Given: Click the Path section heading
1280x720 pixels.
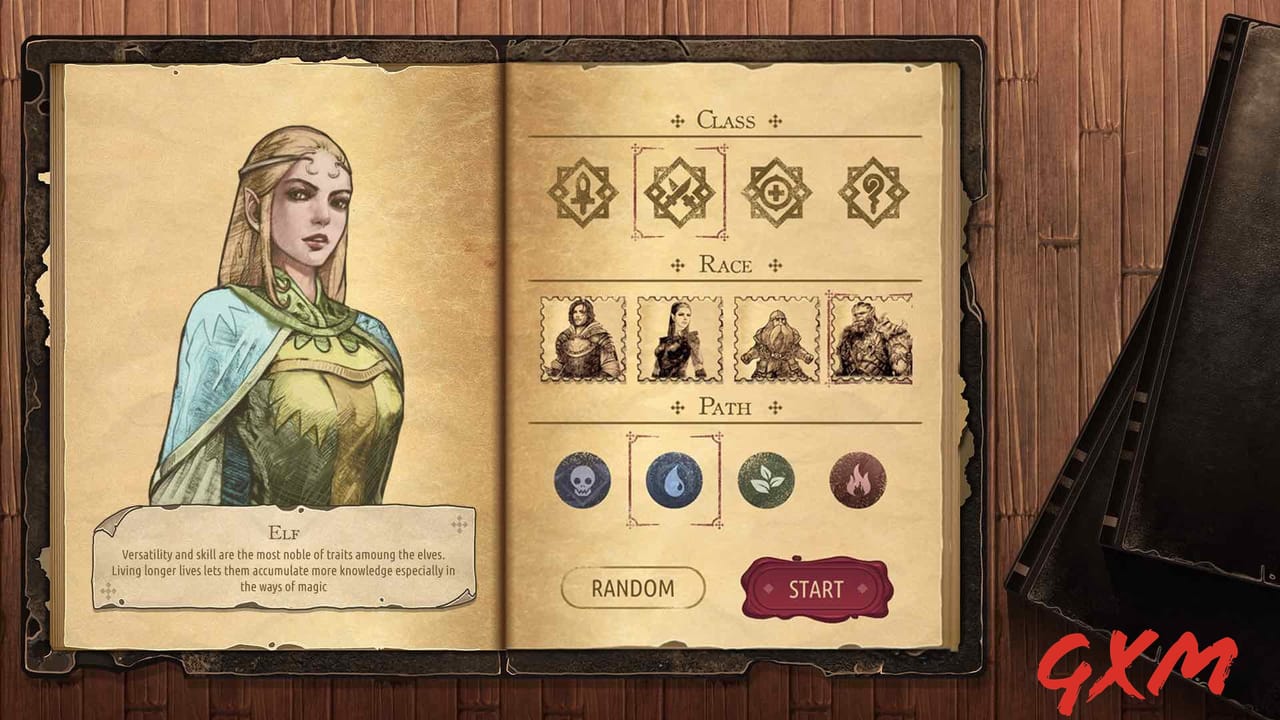Looking at the screenshot, I should [724, 408].
